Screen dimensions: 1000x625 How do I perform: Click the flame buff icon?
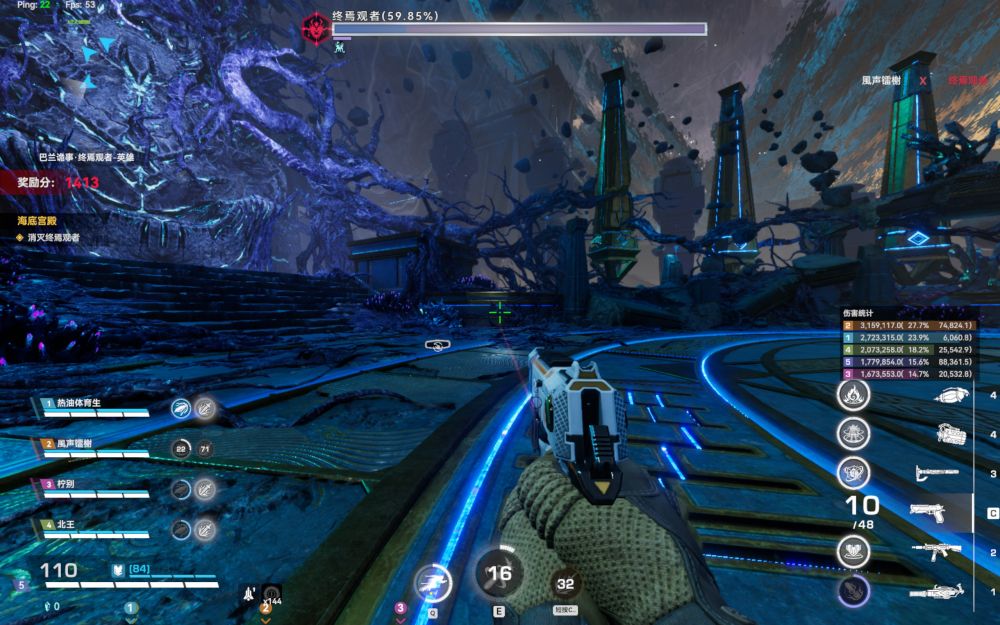click(853, 393)
